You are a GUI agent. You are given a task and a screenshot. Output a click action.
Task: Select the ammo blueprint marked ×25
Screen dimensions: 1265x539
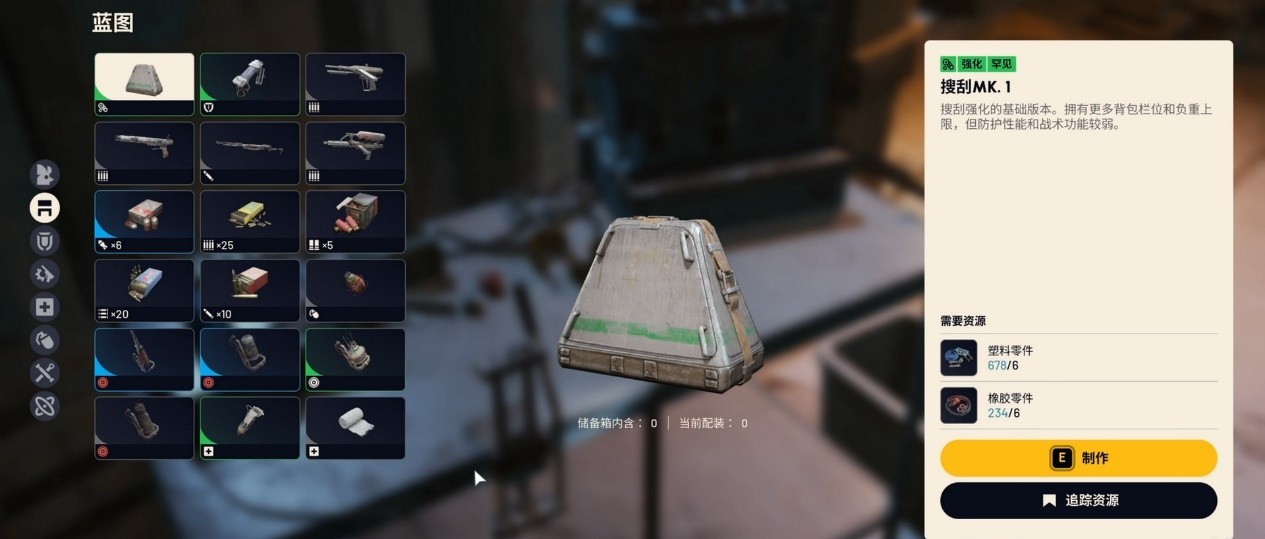(250, 221)
